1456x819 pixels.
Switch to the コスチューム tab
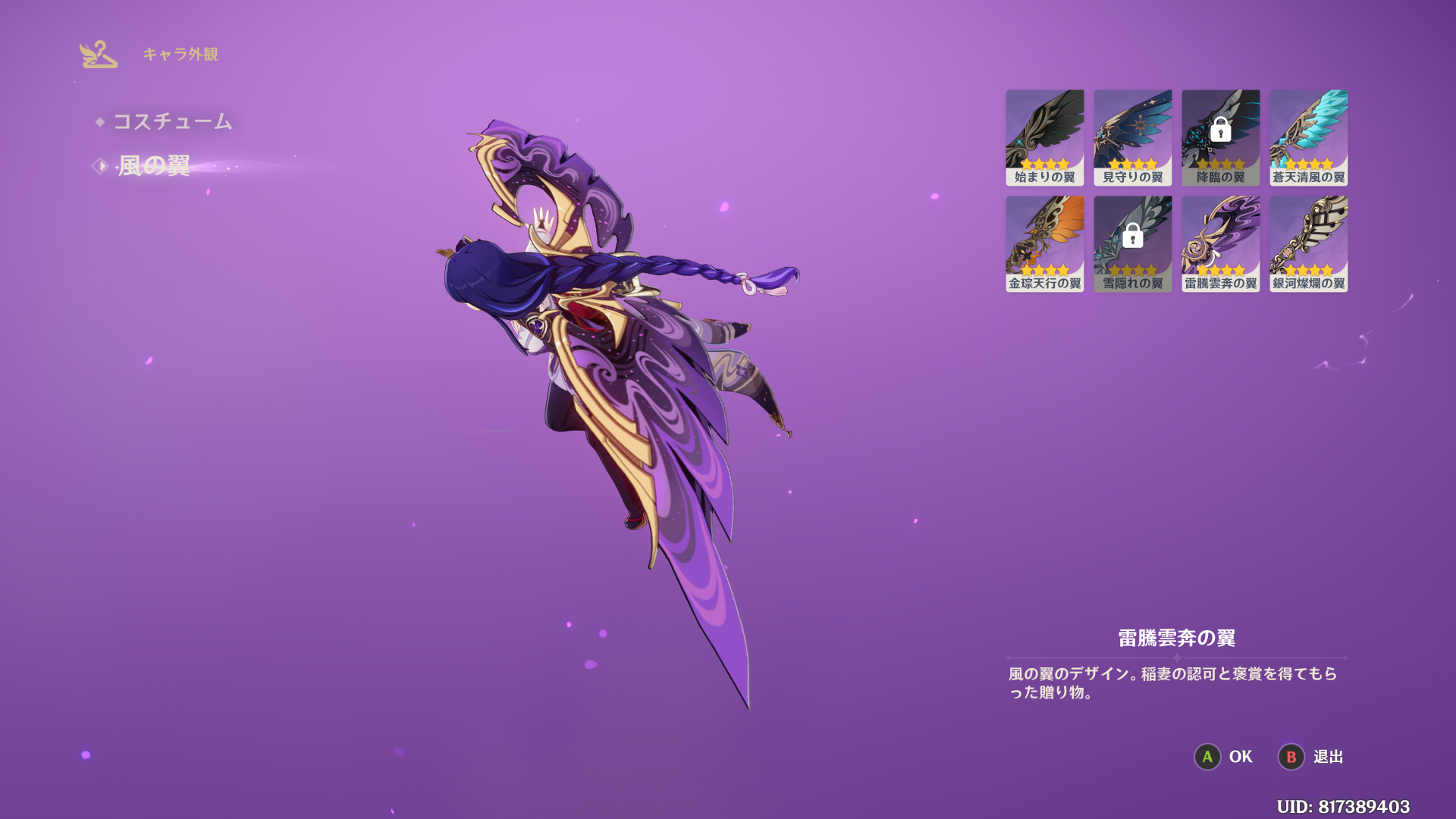(x=172, y=121)
